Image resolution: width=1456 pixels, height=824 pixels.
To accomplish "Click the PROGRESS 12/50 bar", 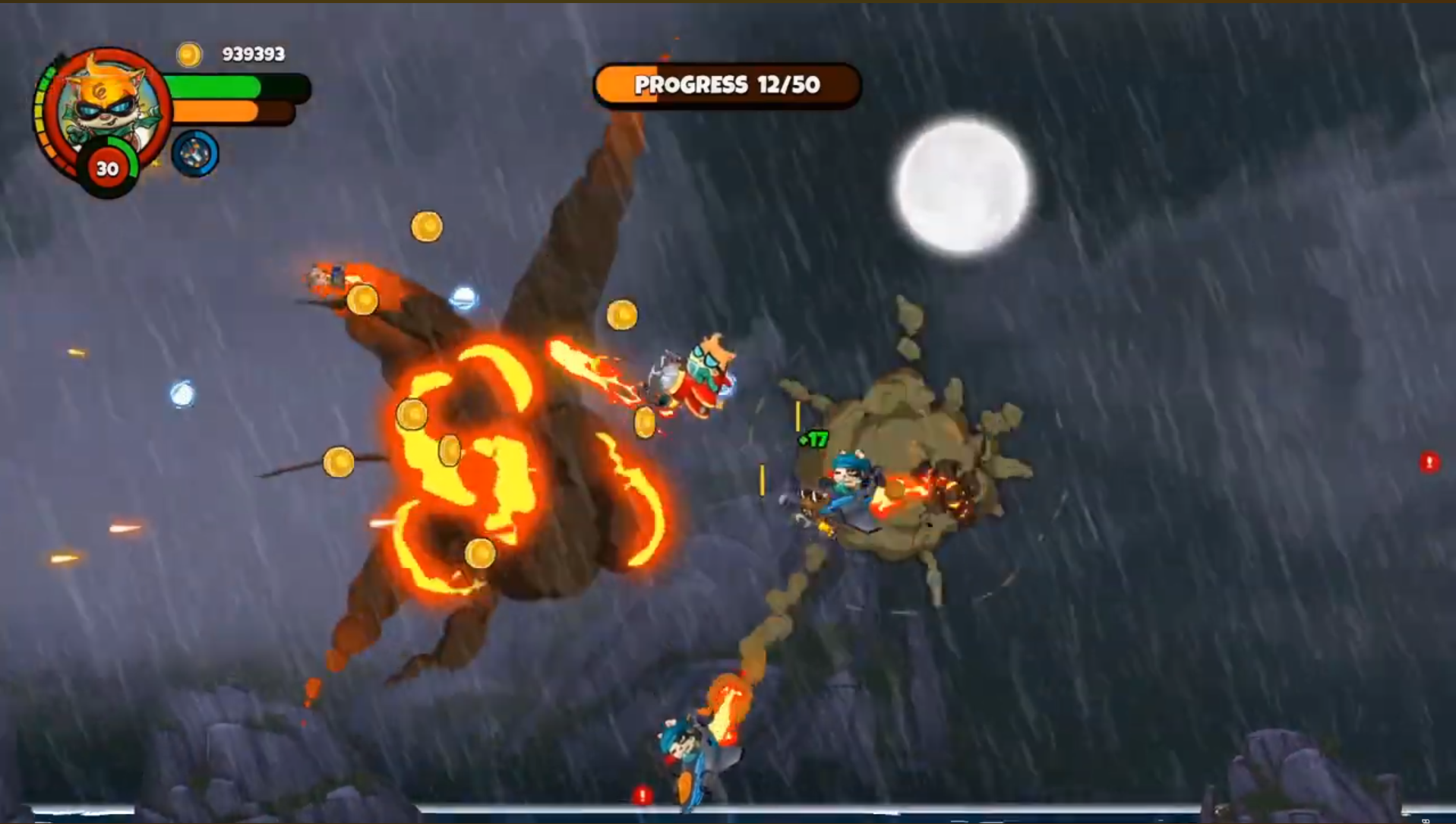I will [x=727, y=86].
